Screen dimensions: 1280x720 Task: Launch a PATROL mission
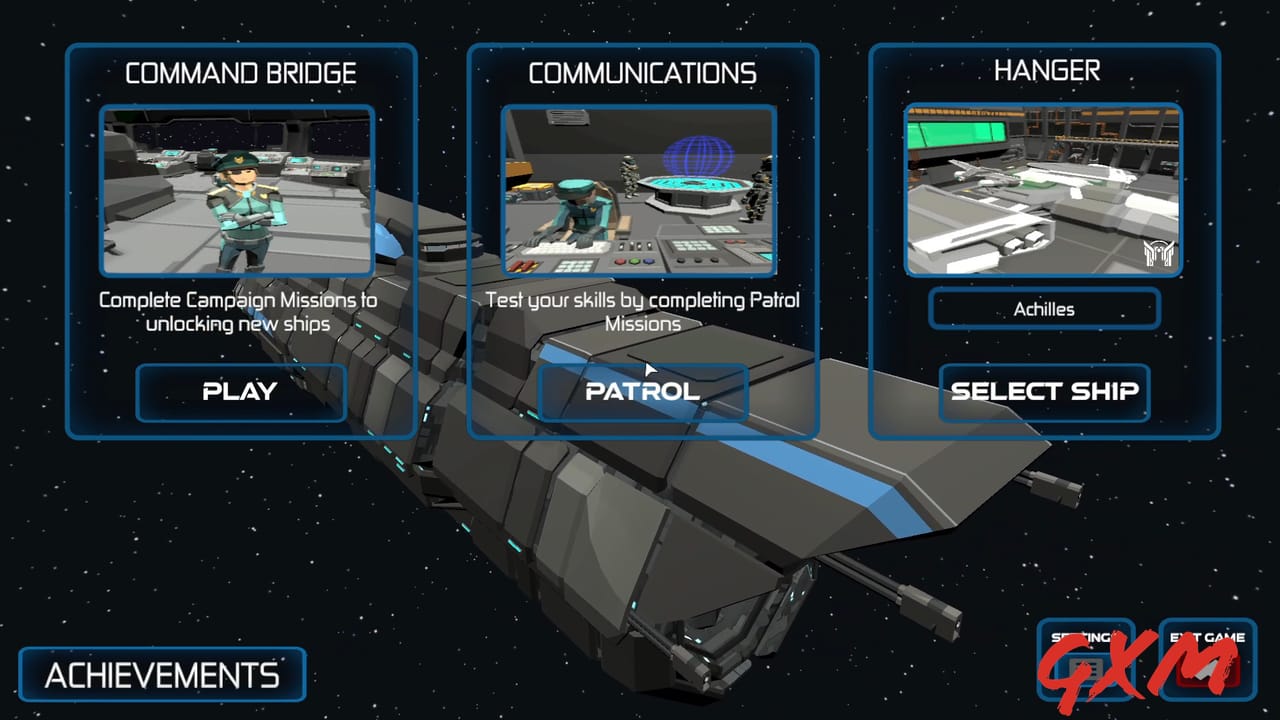pos(643,392)
